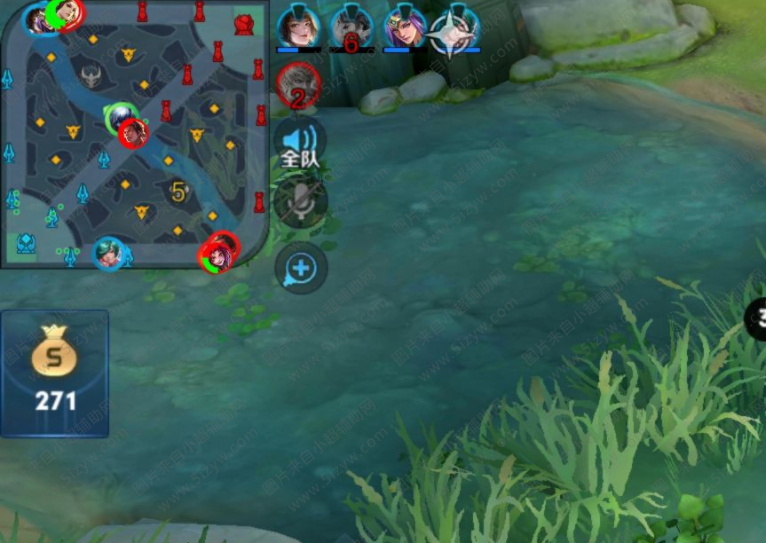Toggle the 全队 team speaker button

pos(300,143)
